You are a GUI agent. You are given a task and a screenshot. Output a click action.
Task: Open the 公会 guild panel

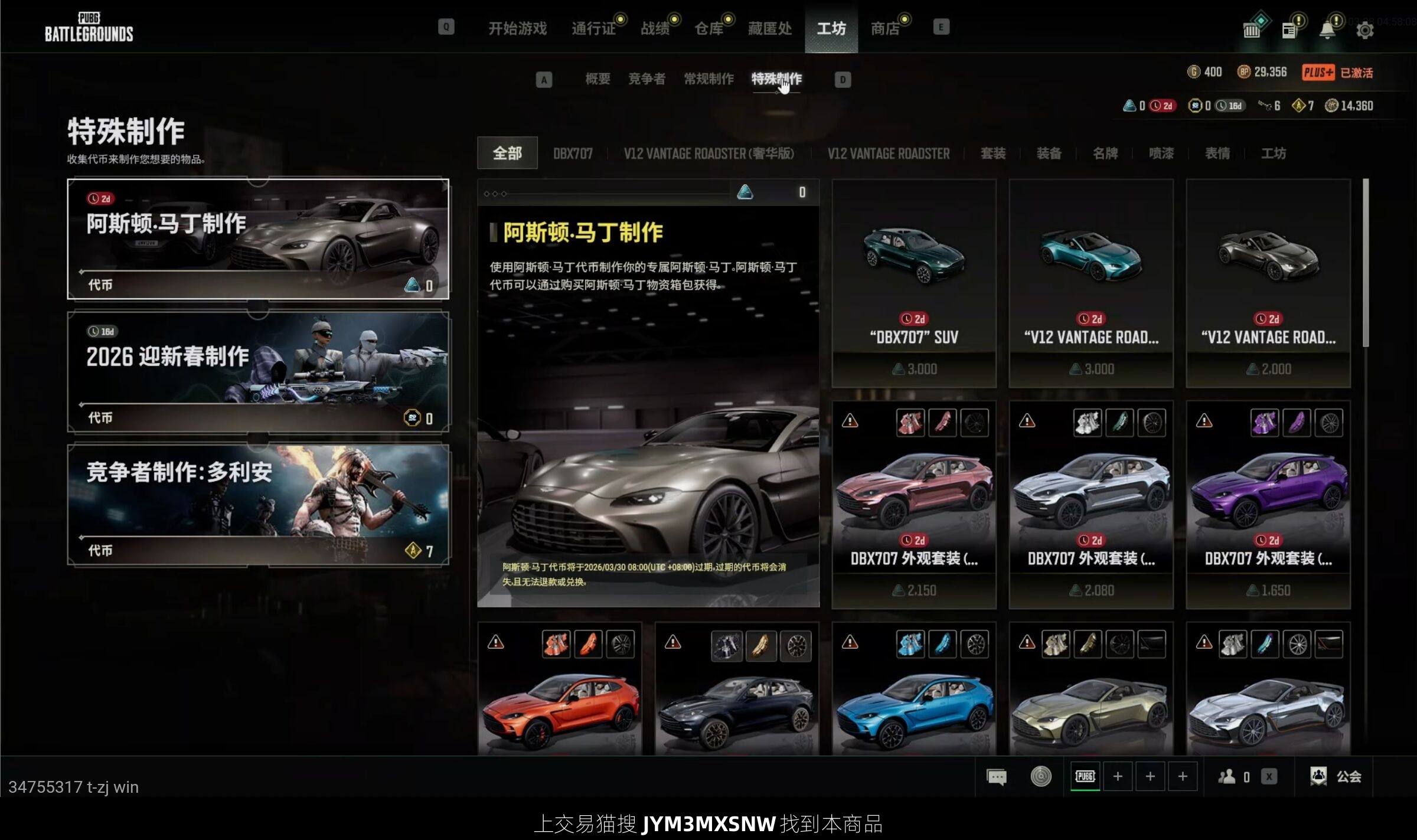point(1337,777)
